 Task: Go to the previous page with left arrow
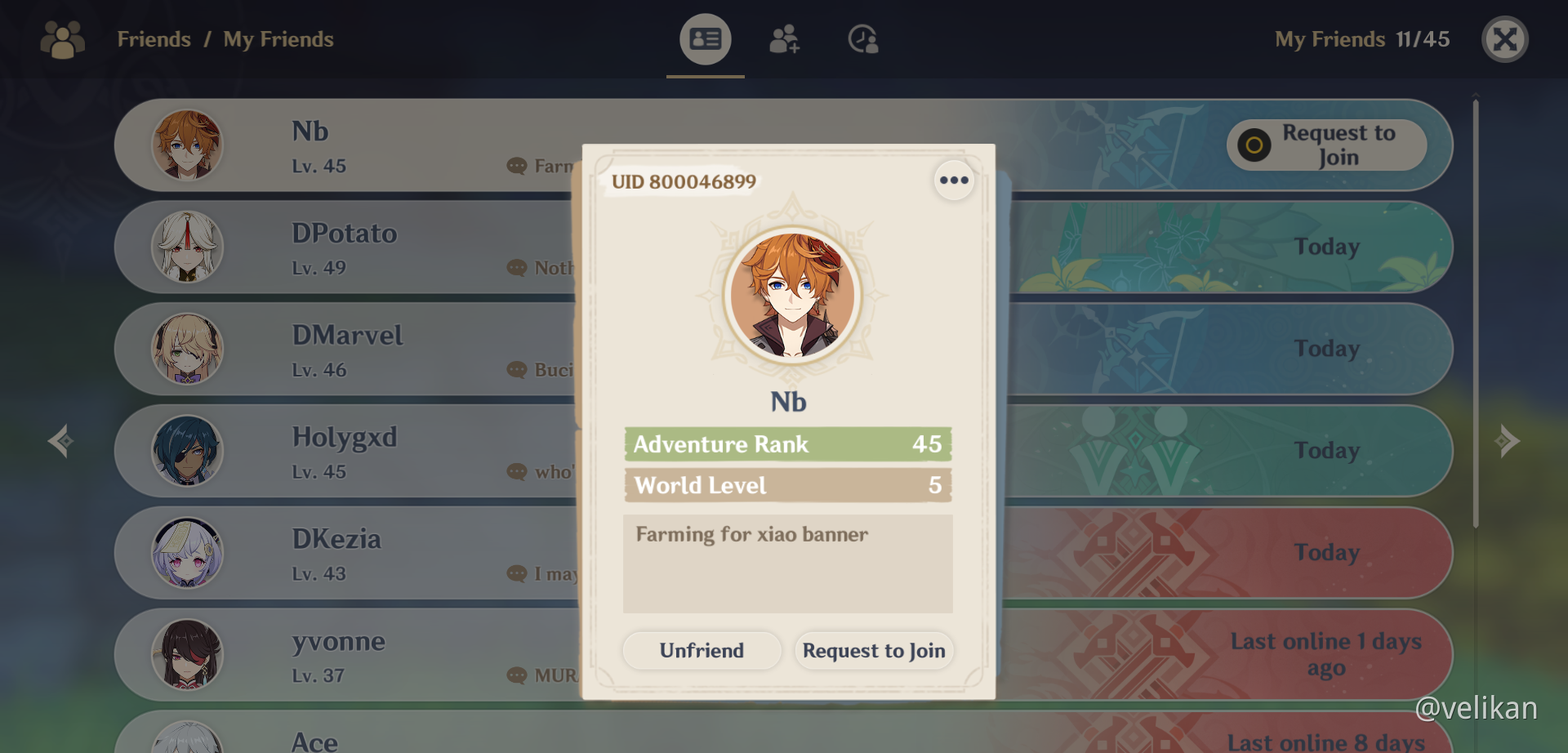60,441
